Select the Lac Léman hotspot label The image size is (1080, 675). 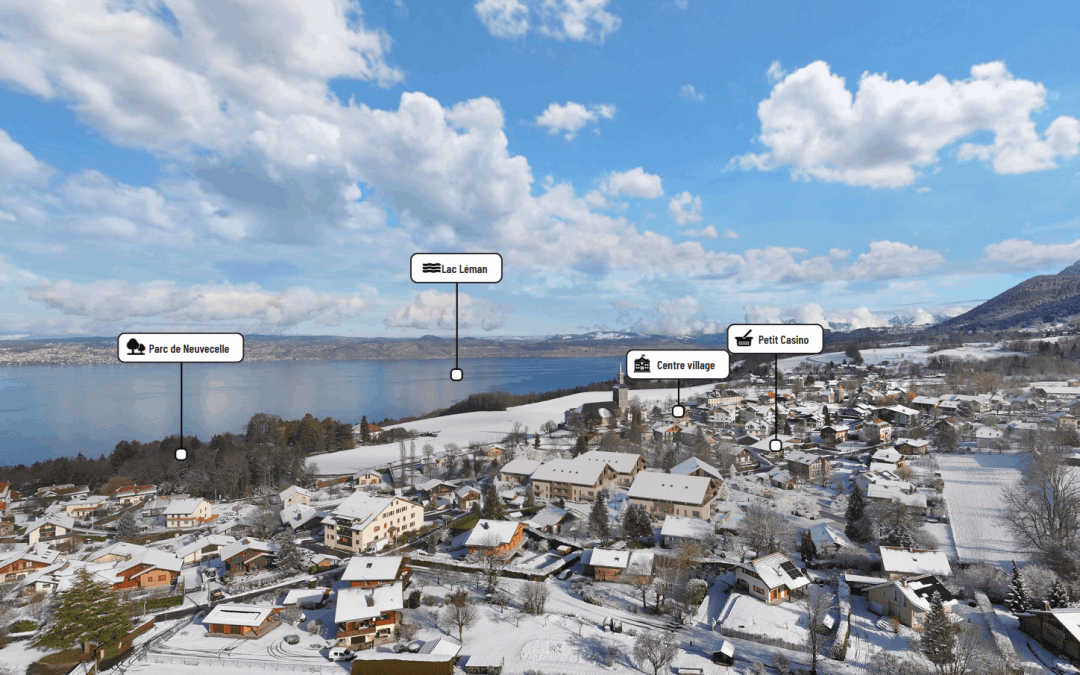point(456,268)
